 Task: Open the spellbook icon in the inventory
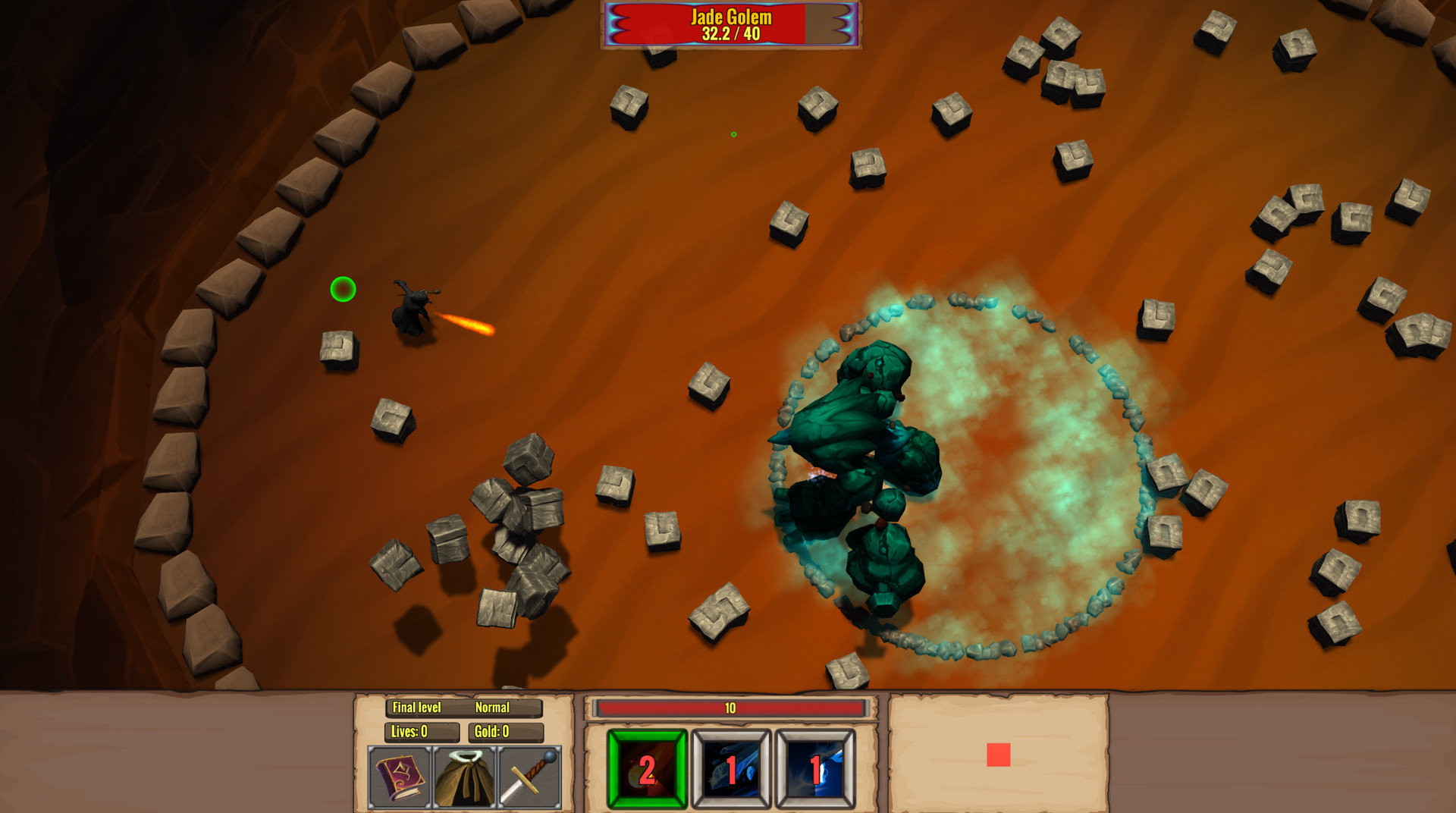398,775
